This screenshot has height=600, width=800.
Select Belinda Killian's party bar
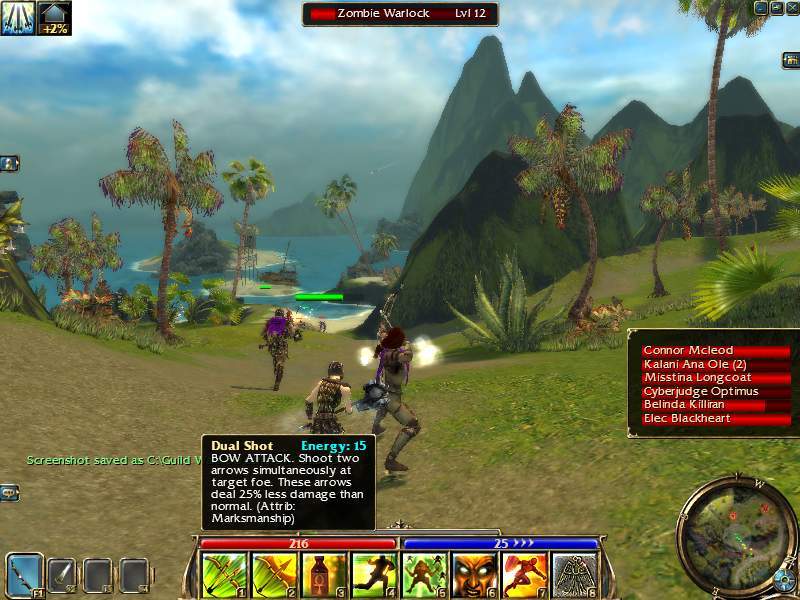[716, 405]
